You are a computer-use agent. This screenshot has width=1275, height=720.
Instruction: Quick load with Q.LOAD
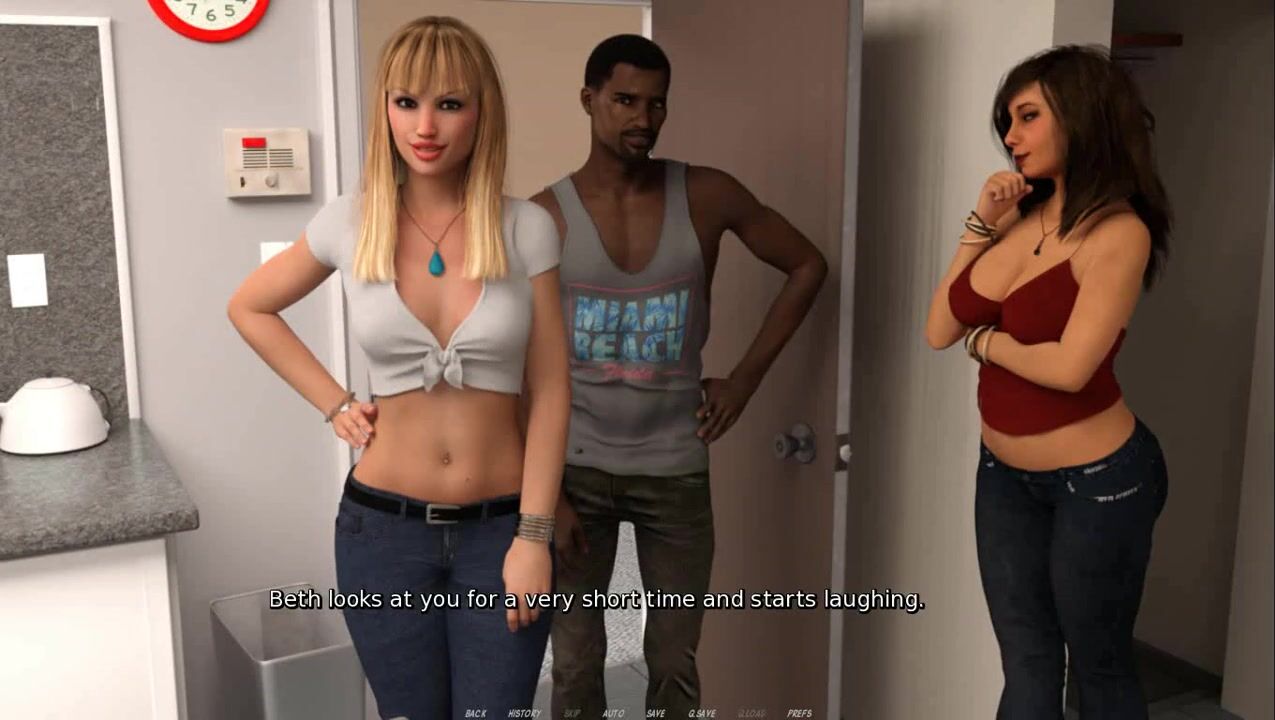pos(751,713)
